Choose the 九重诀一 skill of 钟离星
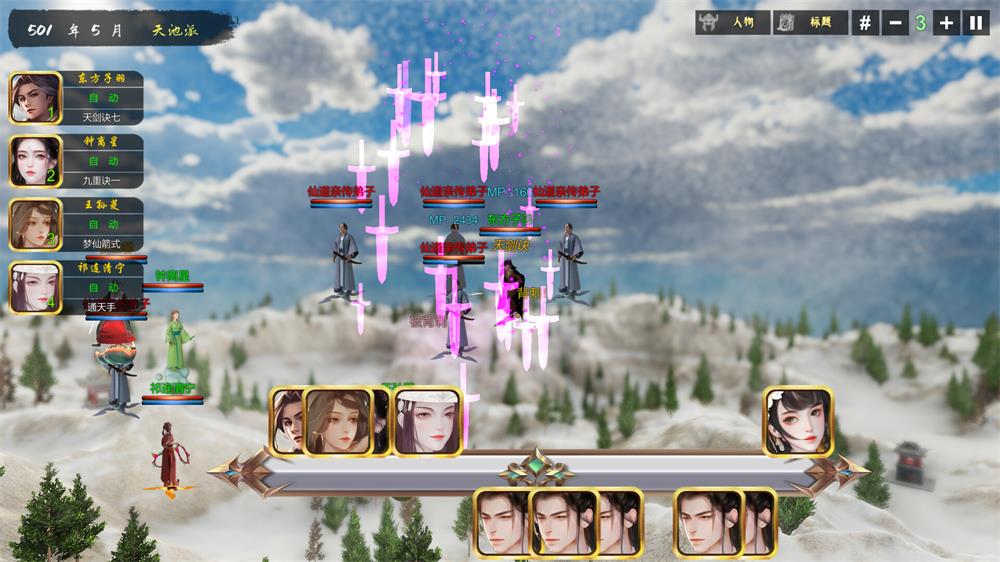1000x562 pixels. 102,180
